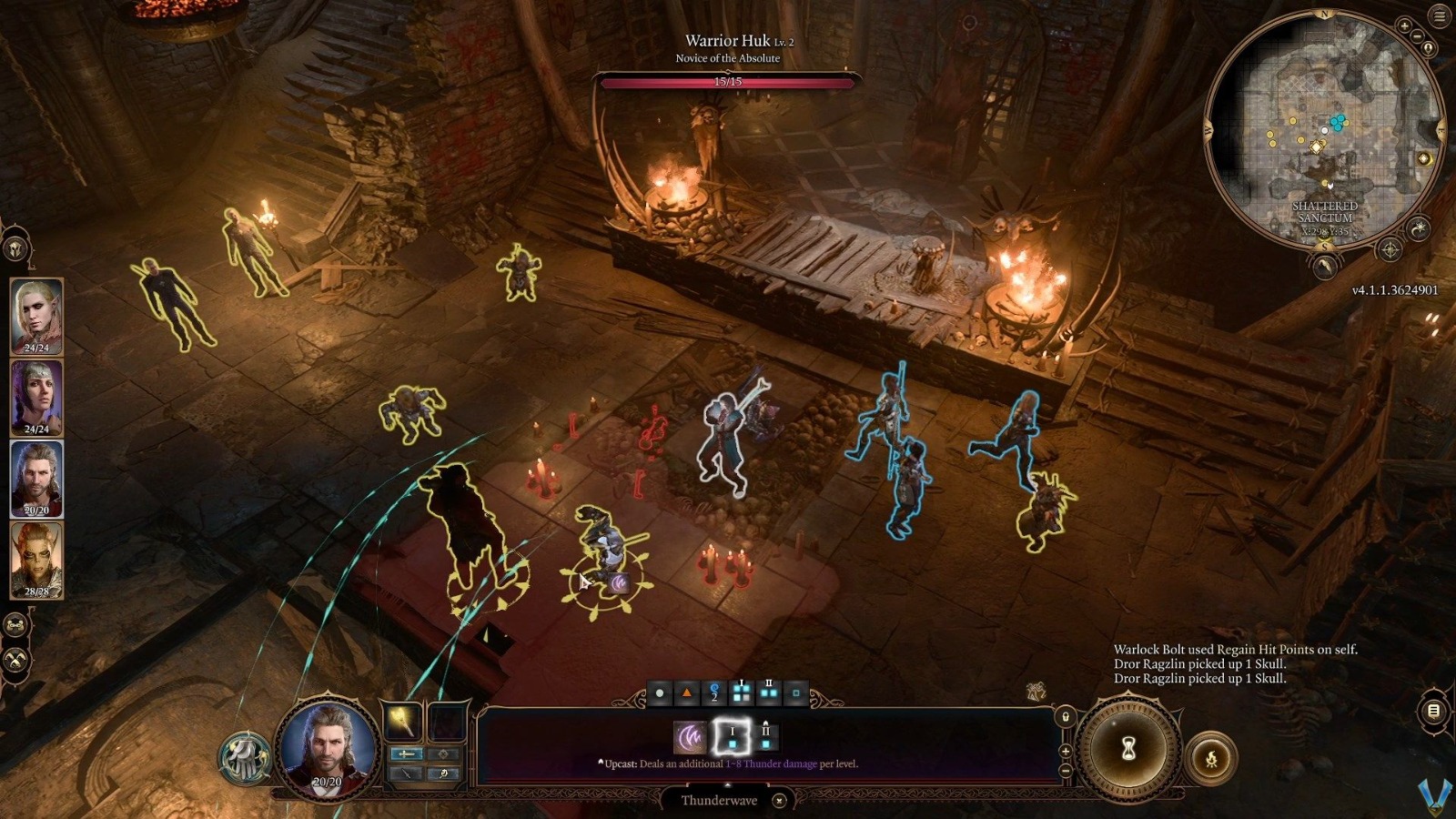The height and width of the screenshot is (819, 1456).
Task: Click the End Turn hourglass button
Action: [x=1127, y=750]
